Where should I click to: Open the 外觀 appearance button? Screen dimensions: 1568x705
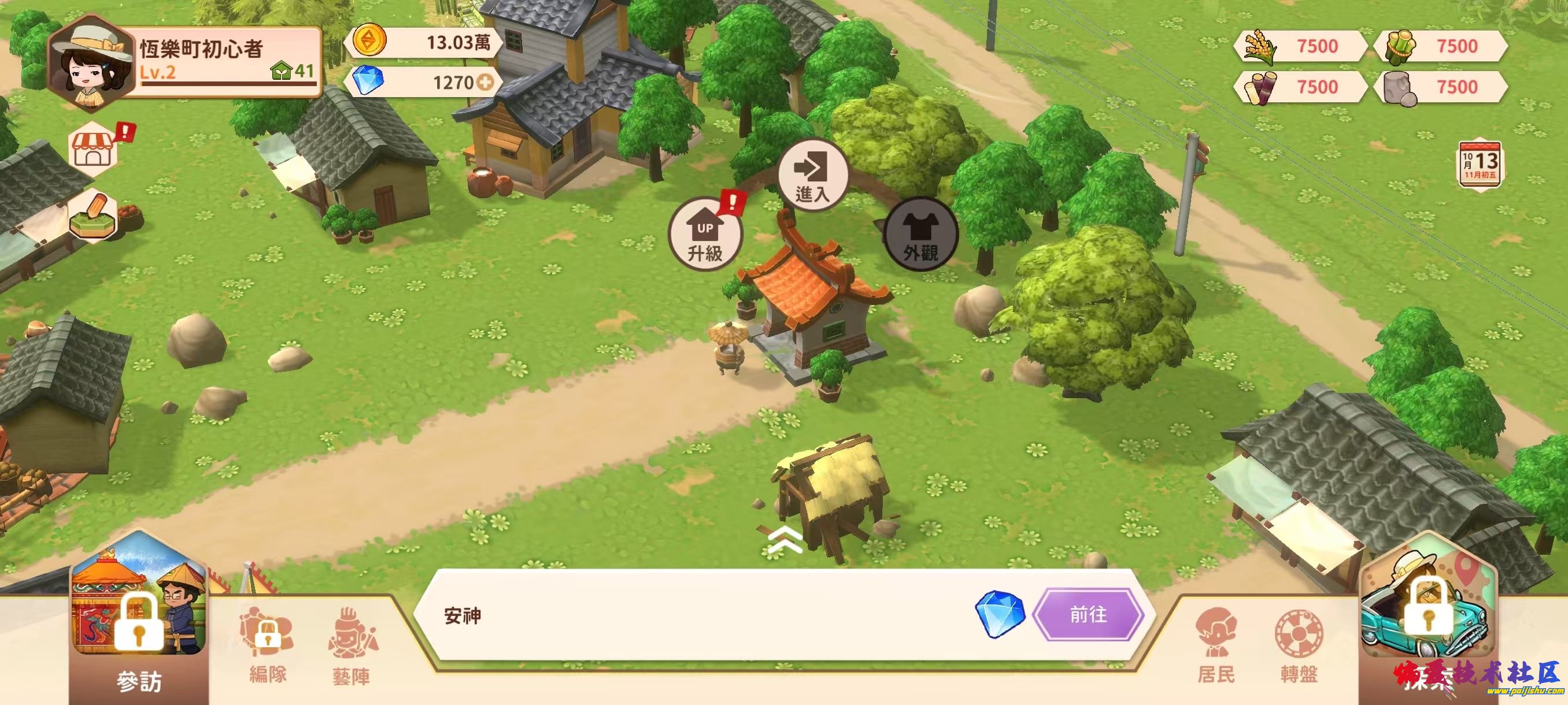920,235
